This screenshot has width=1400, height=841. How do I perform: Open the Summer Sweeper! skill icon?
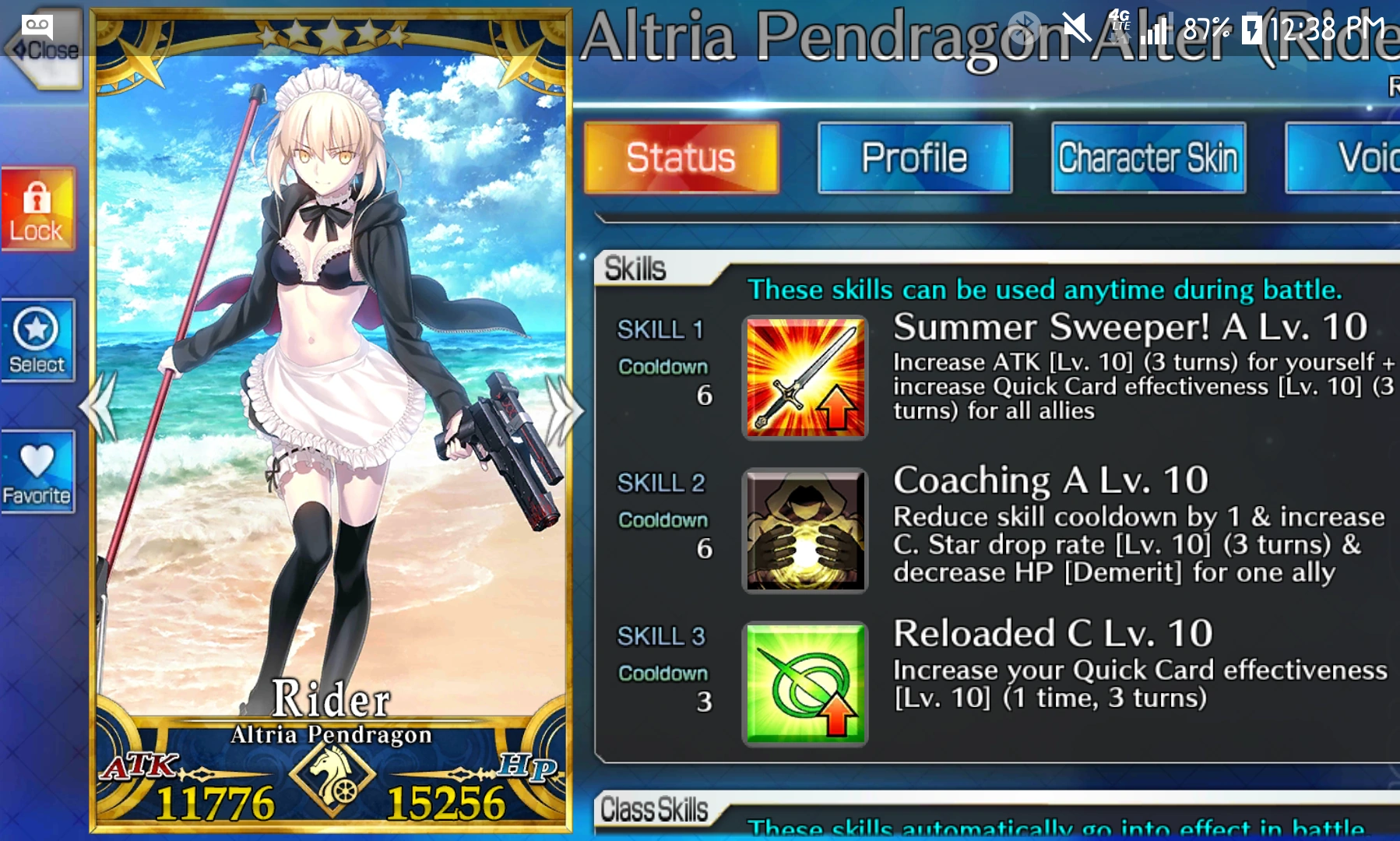tap(804, 378)
